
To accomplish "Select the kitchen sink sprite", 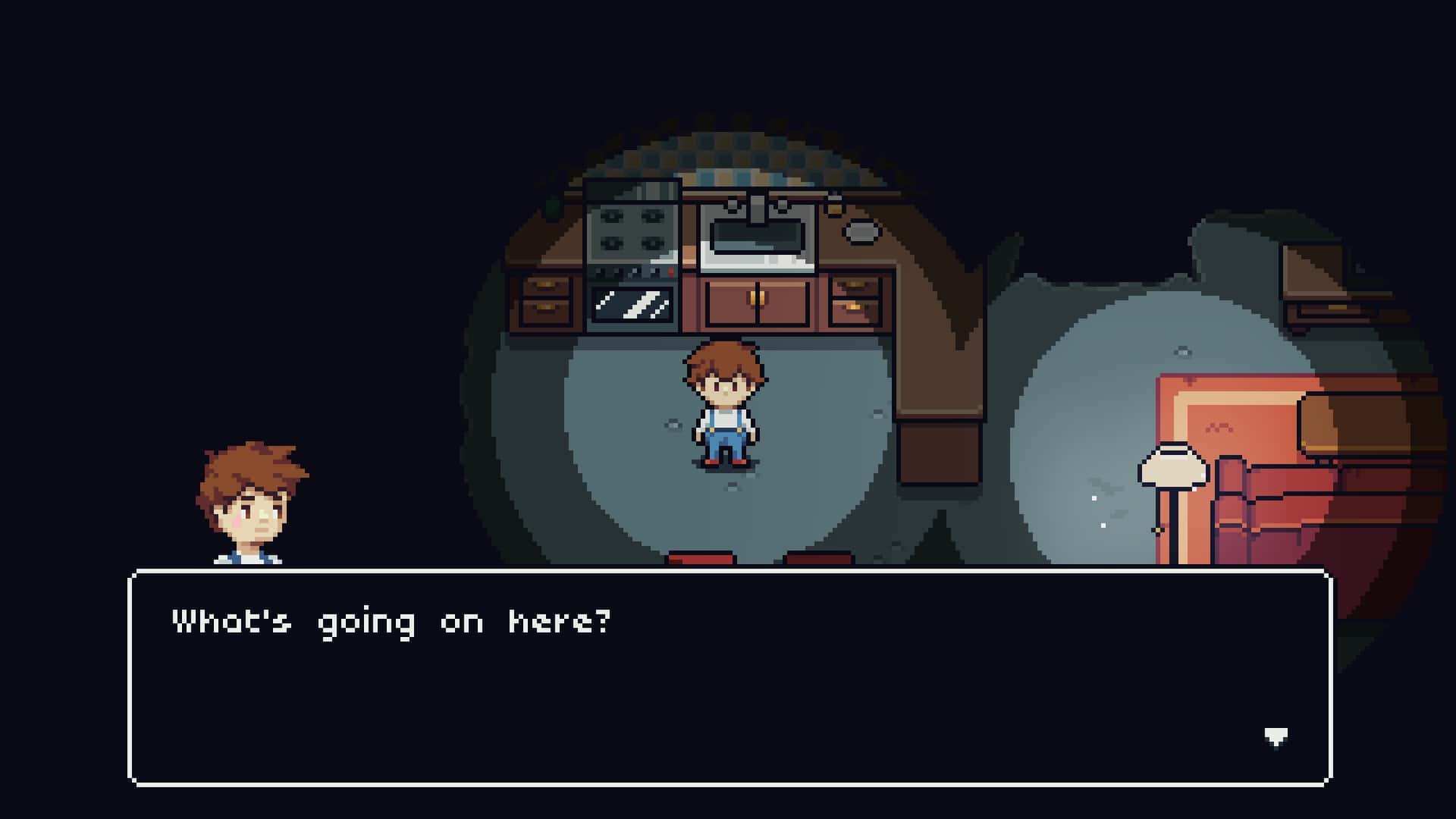I will 755,239.
